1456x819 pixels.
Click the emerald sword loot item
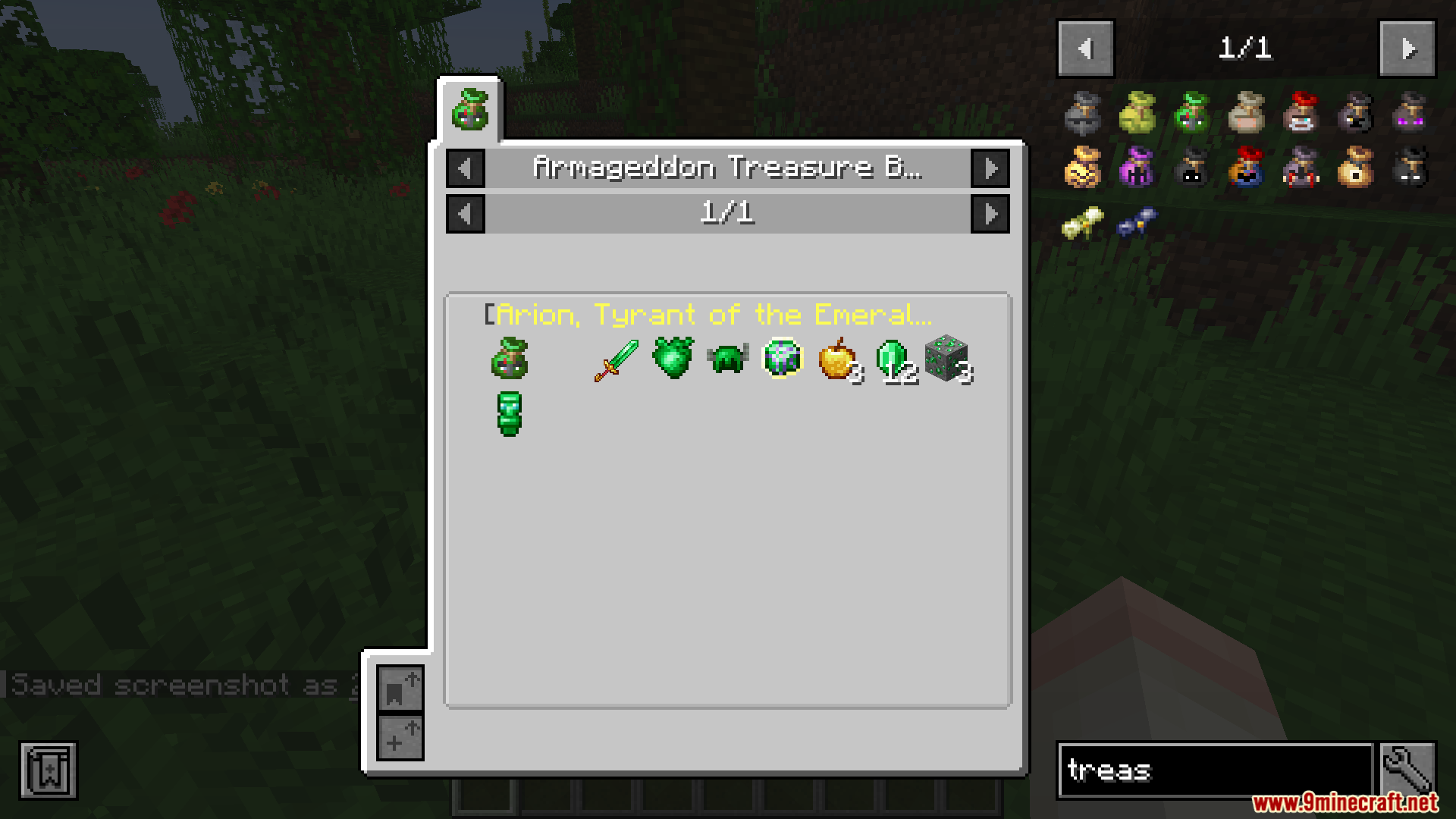click(x=617, y=359)
